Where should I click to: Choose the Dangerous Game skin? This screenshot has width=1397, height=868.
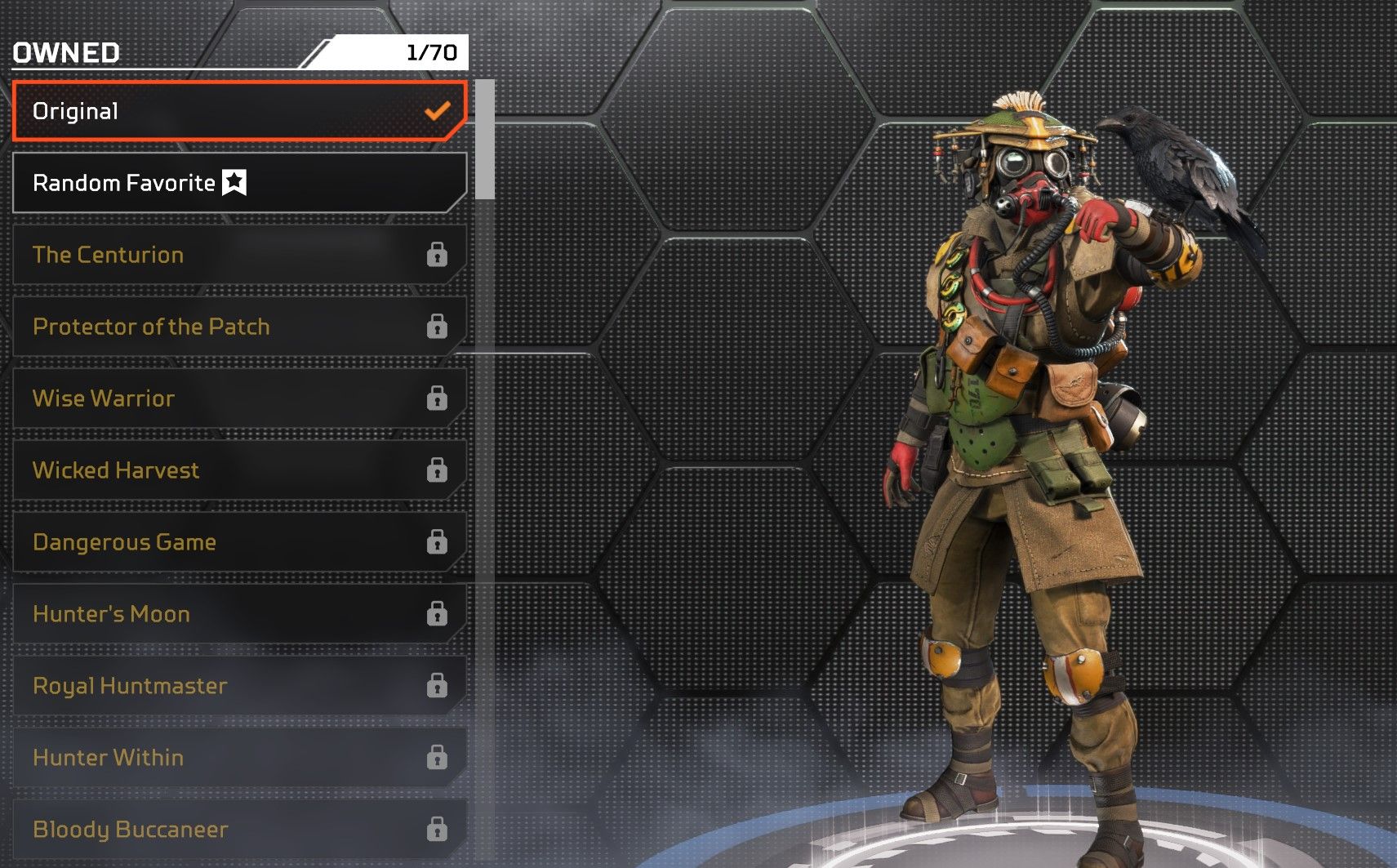(x=239, y=542)
